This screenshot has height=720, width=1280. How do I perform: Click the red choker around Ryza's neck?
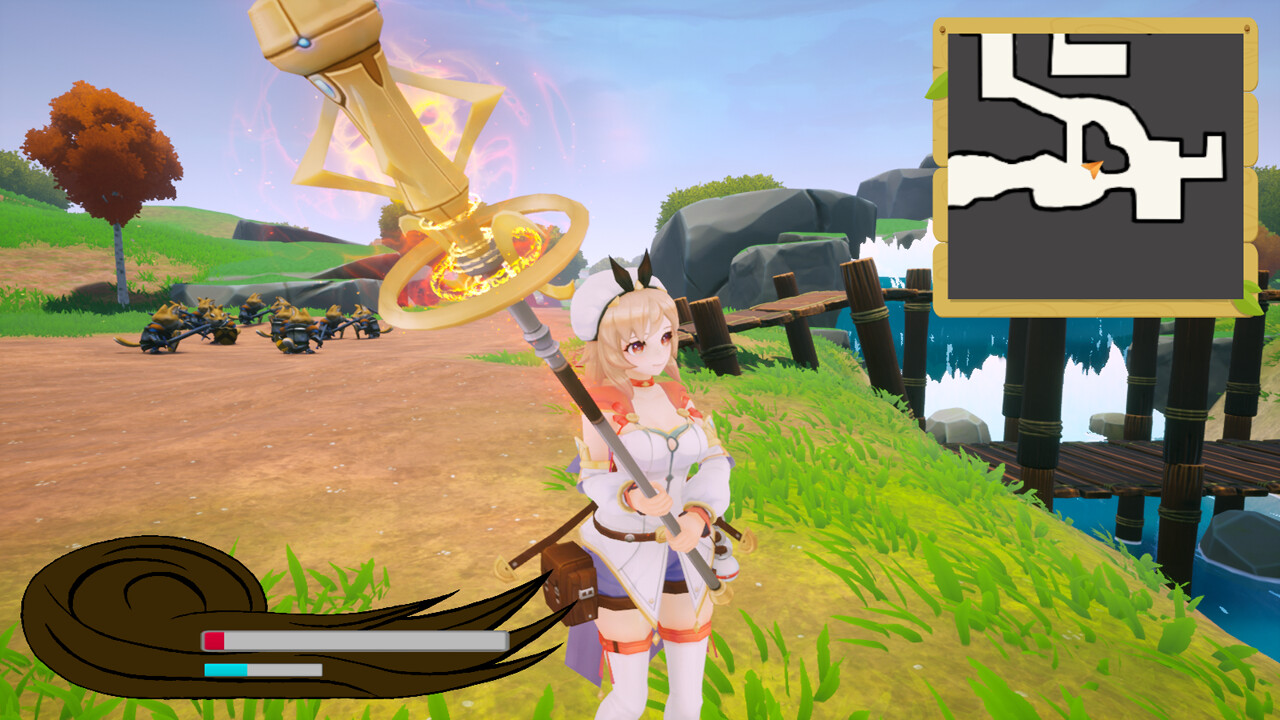click(x=644, y=382)
